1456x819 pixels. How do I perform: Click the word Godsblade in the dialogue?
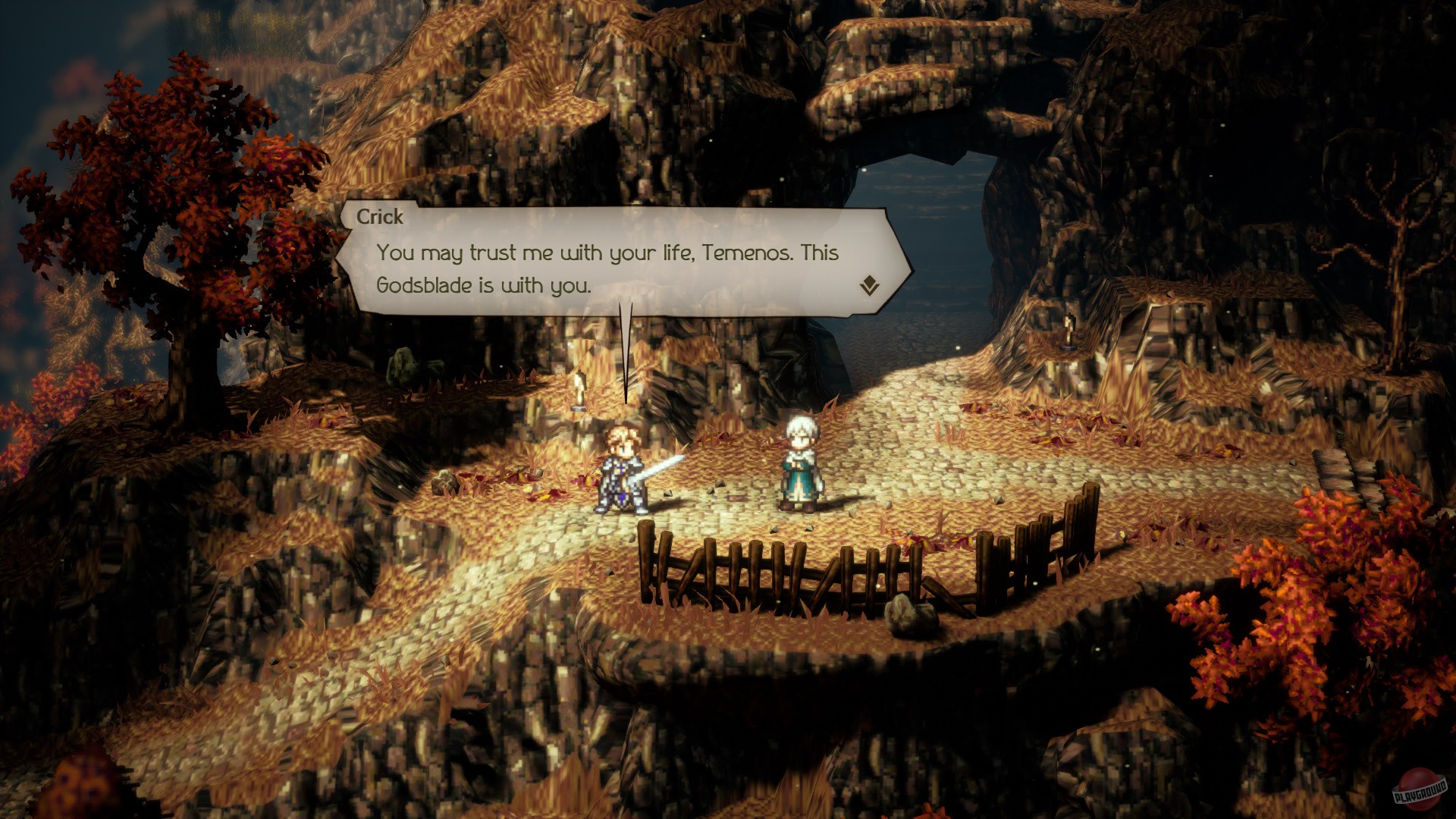pos(425,285)
